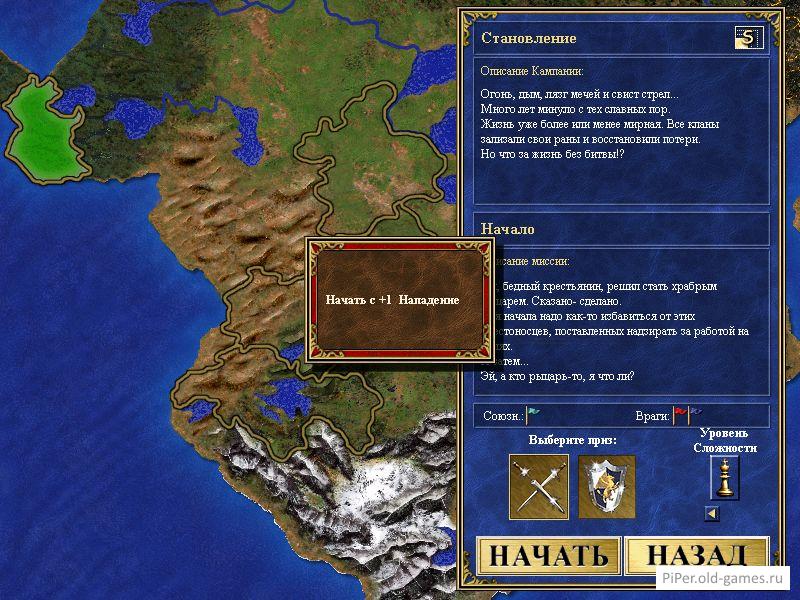Select the pegasus shield prize
The image size is (800, 600).
point(607,486)
